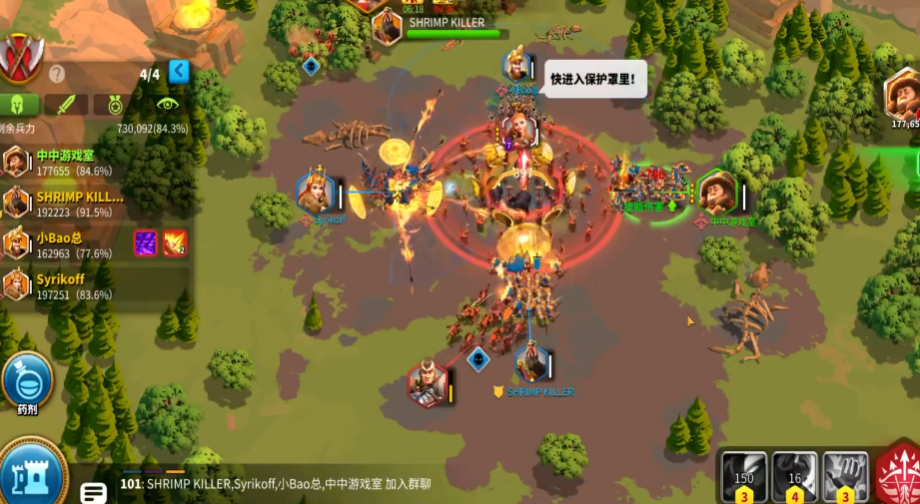Open the chat message box
This screenshot has width=920, height=504.
[x=95, y=491]
